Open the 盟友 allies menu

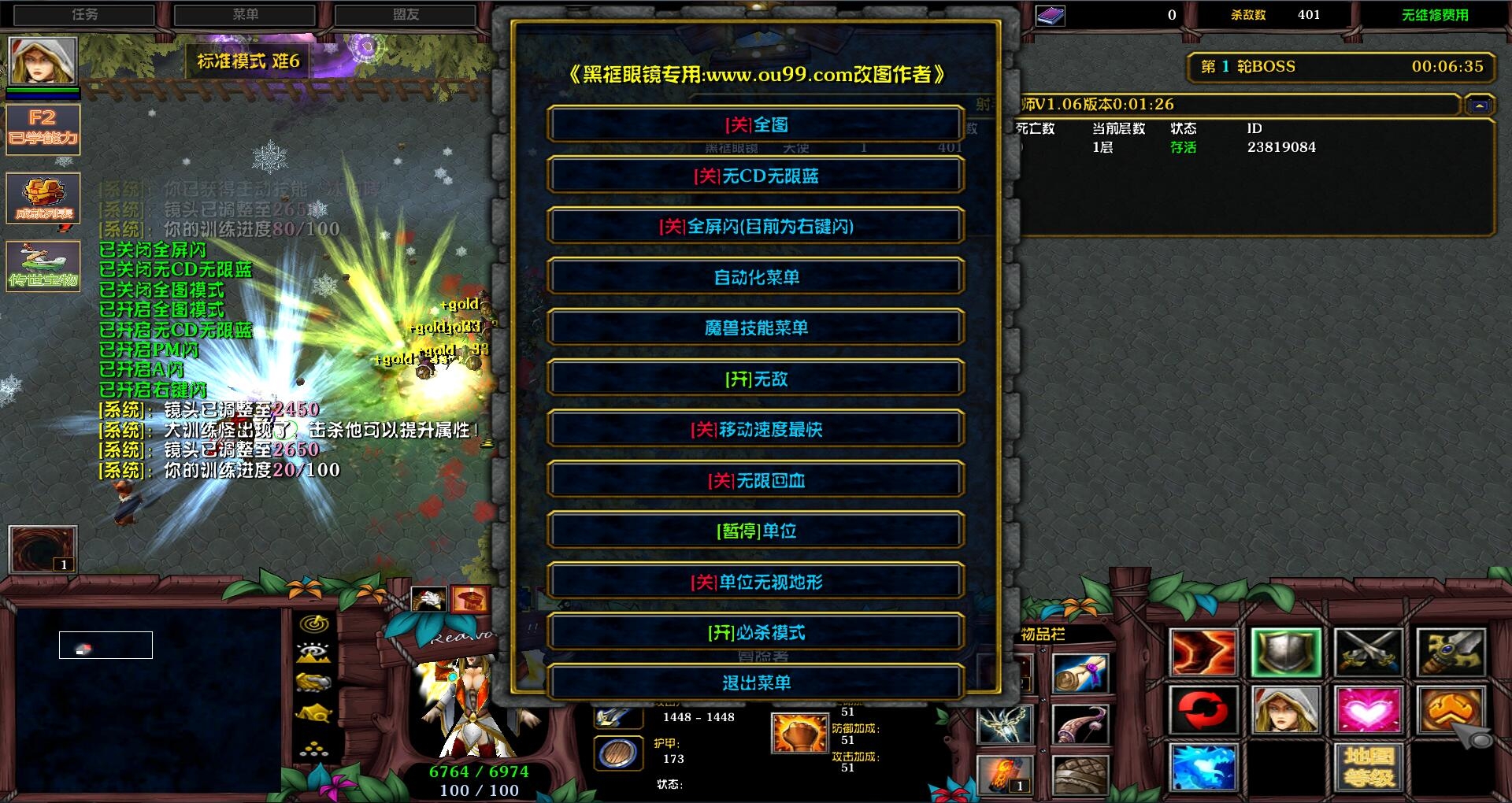(406, 14)
